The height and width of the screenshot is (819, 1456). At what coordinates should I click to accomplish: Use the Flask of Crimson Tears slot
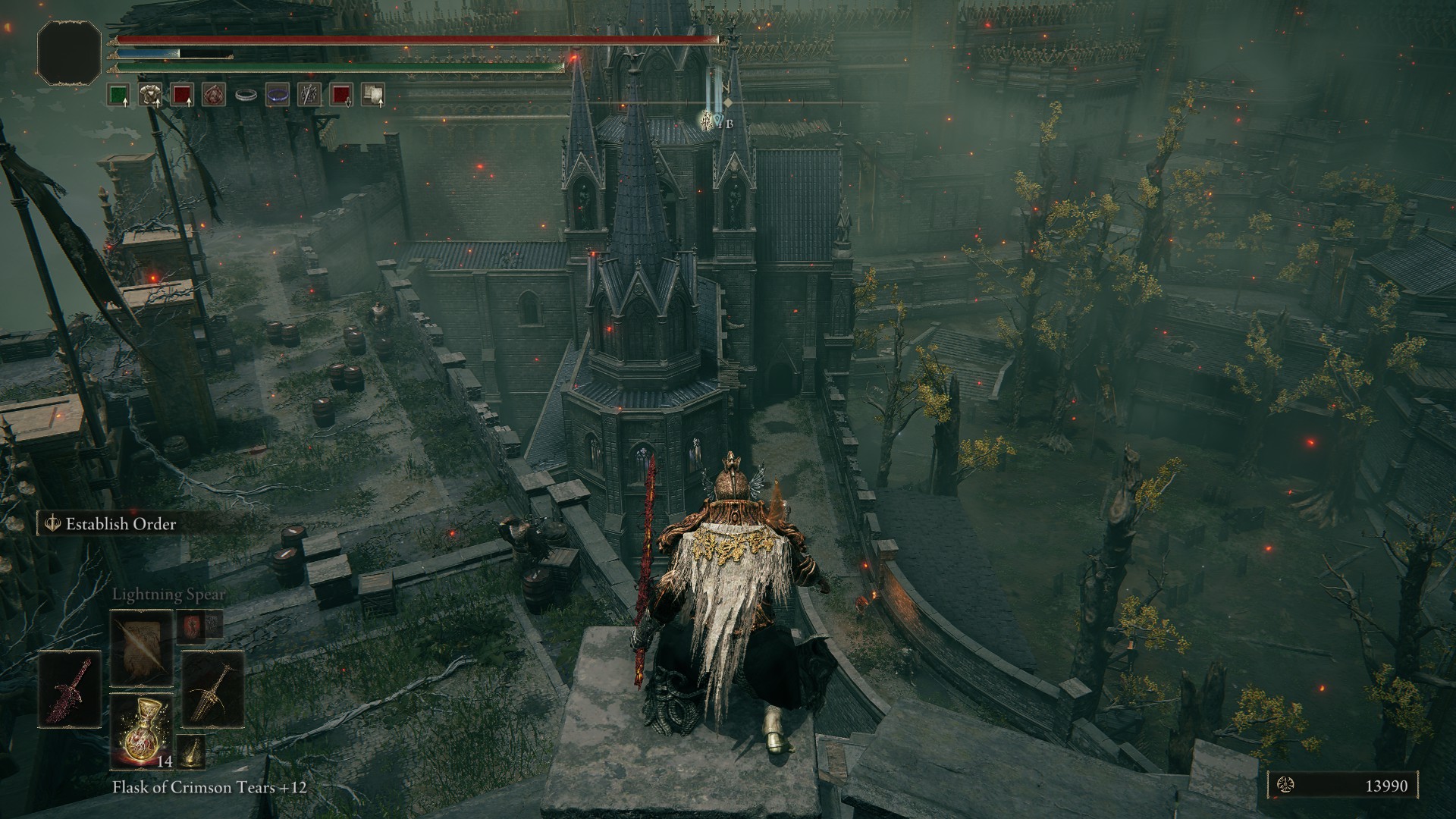(x=141, y=729)
